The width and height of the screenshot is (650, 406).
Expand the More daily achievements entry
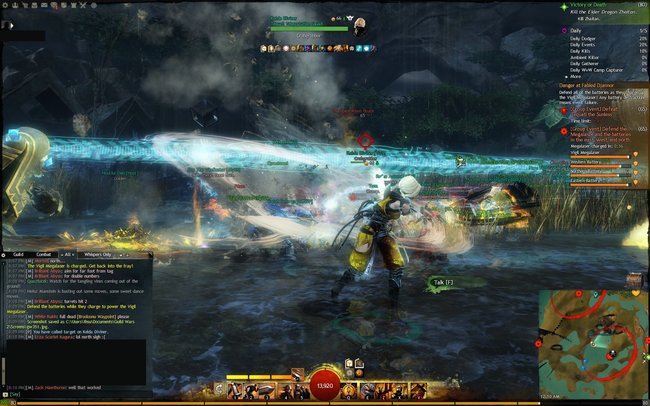point(578,75)
